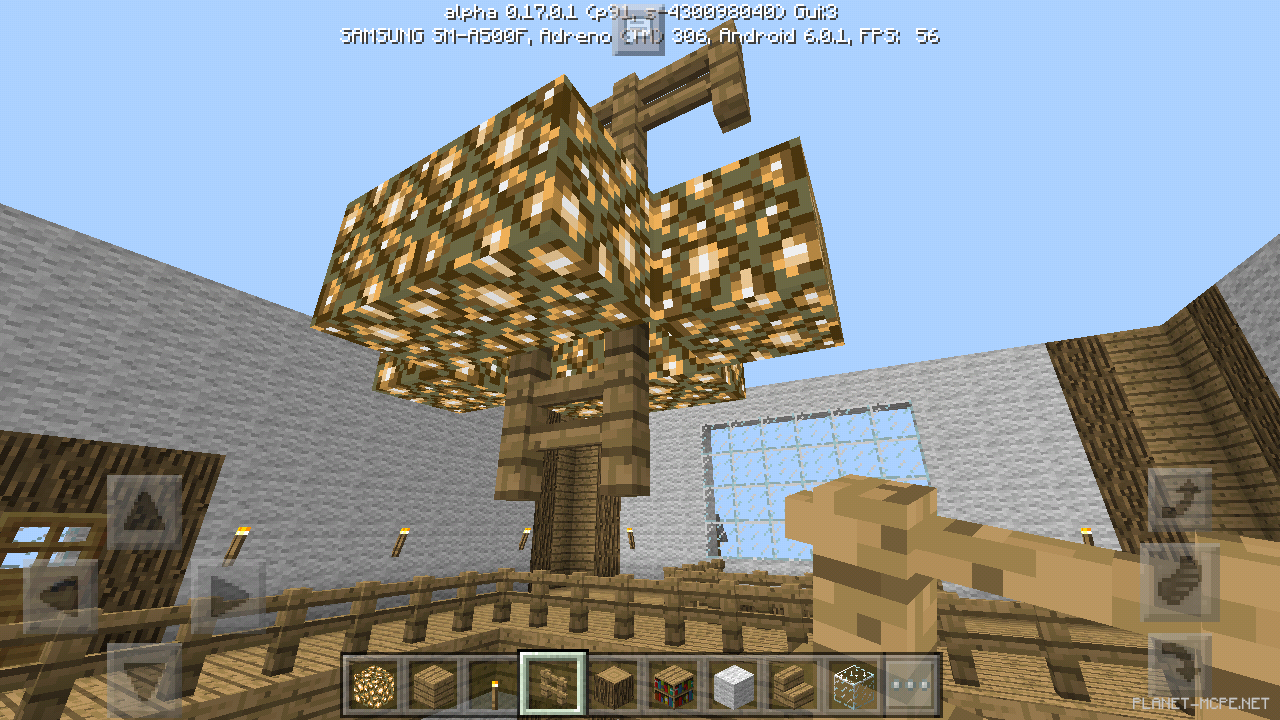
Task: Tap the fly-up arrow control on the right
Action: coord(1177,496)
